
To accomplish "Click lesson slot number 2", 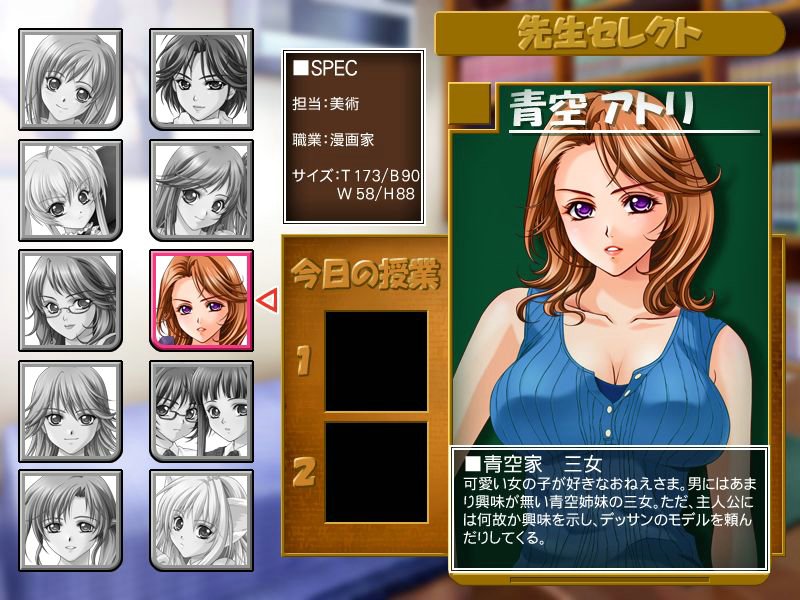I will [376, 470].
